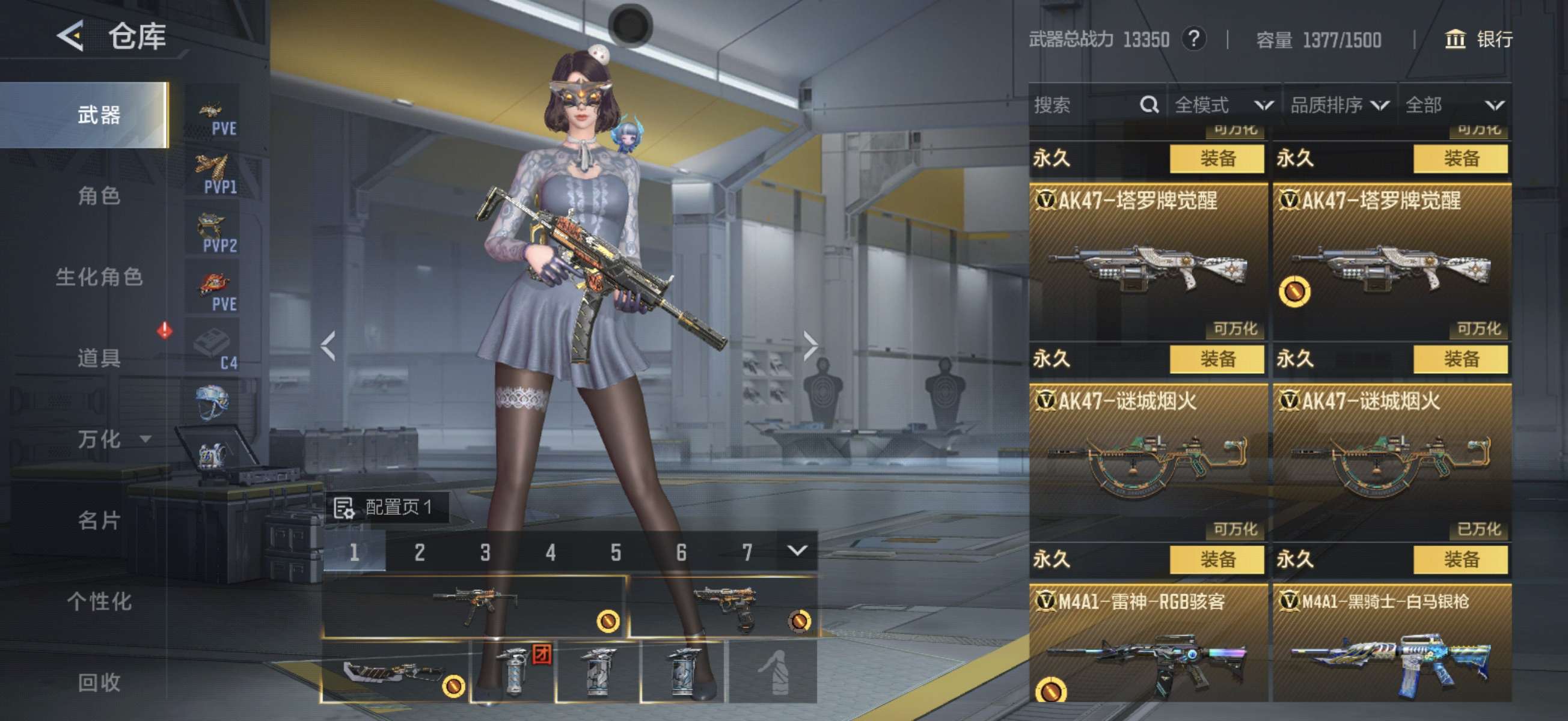The height and width of the screenshot is (721, 1568).
Task: Click the 搜索 search field
Action: 1083,105
